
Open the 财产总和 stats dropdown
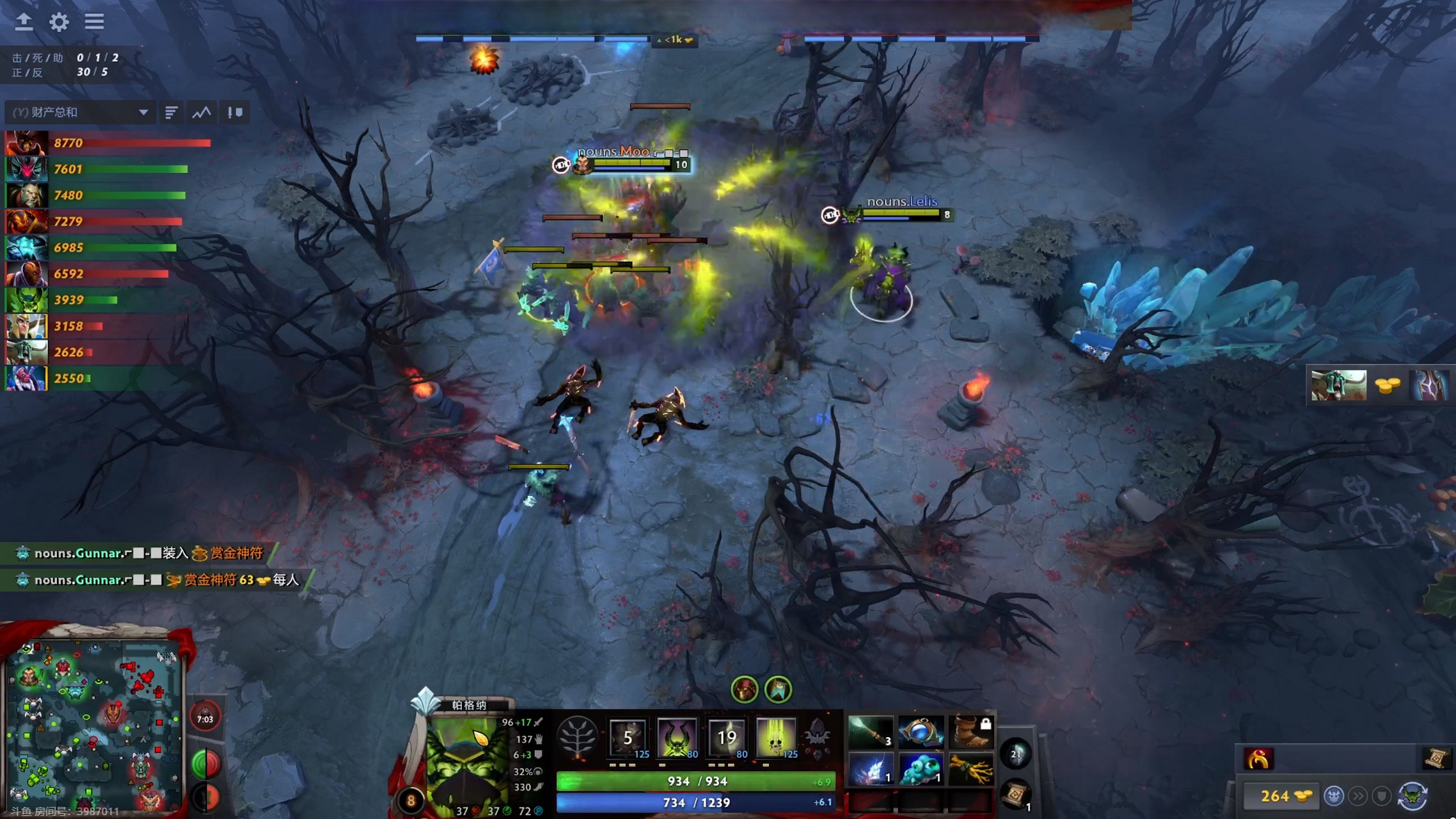77,112
